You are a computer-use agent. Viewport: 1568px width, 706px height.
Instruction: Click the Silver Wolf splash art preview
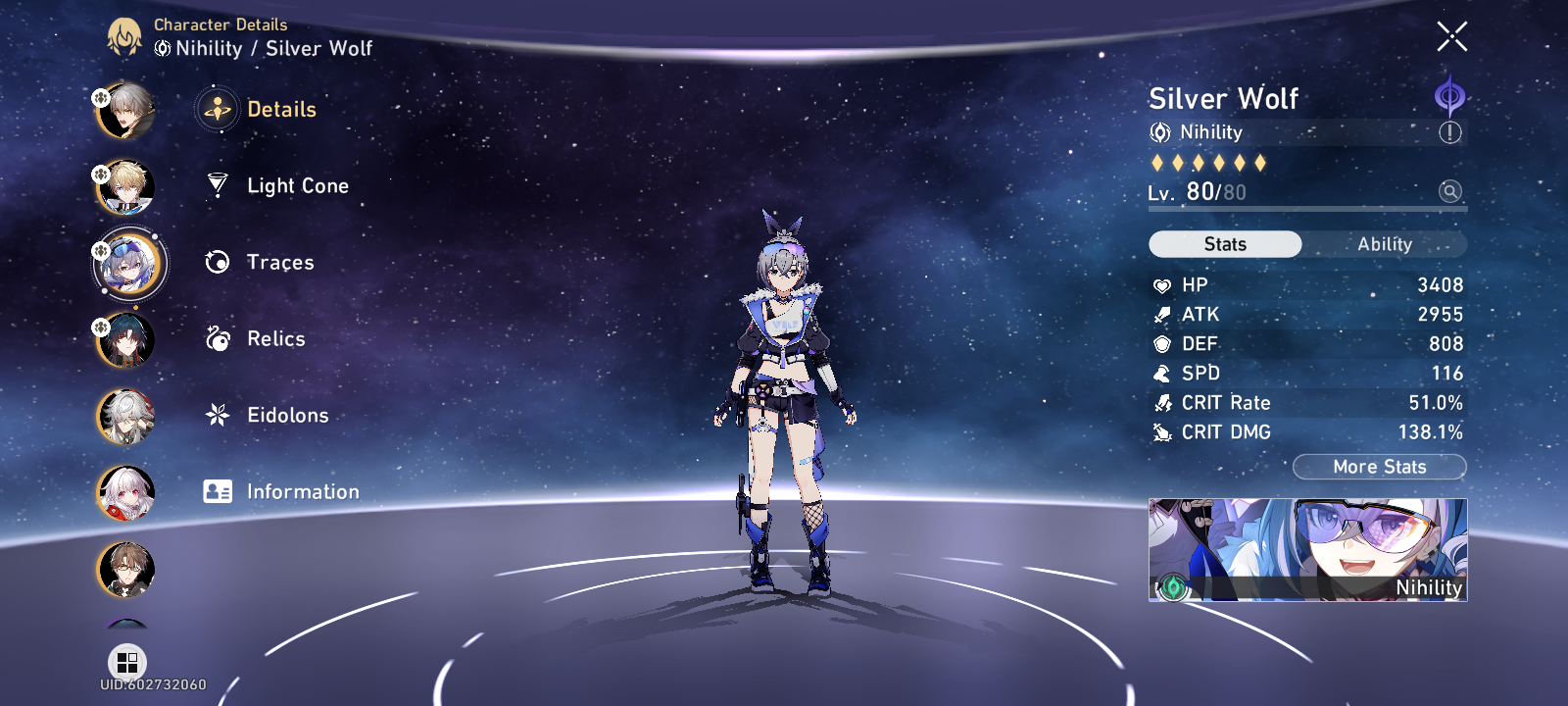1306,552
